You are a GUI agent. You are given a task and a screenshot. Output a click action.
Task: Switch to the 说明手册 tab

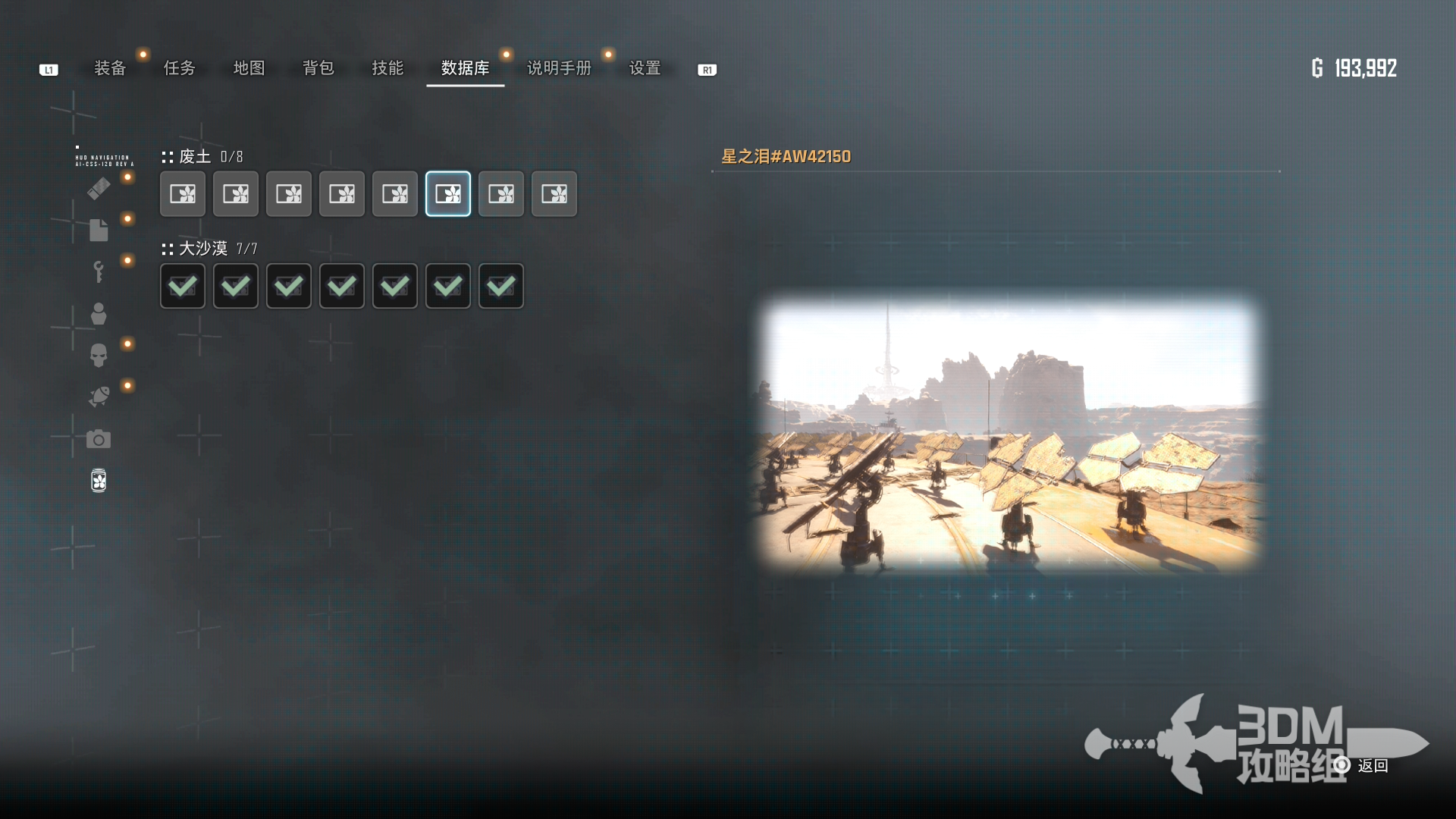[x=559, y=68]
